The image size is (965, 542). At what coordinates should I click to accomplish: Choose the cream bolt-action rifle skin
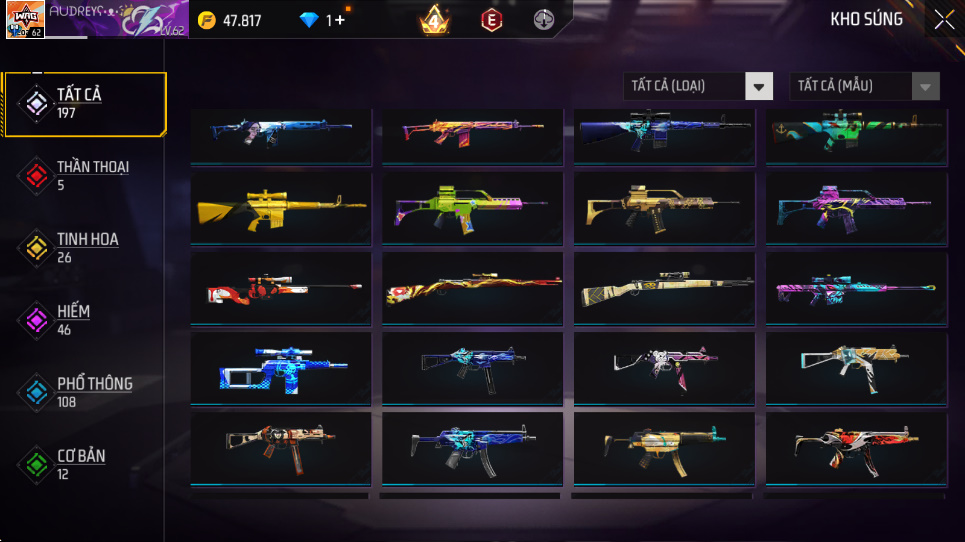[663, 286]
